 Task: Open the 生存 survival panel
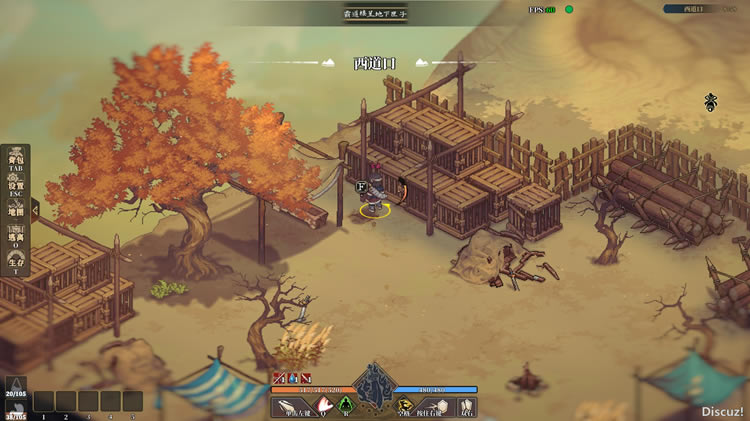(16, 264)
